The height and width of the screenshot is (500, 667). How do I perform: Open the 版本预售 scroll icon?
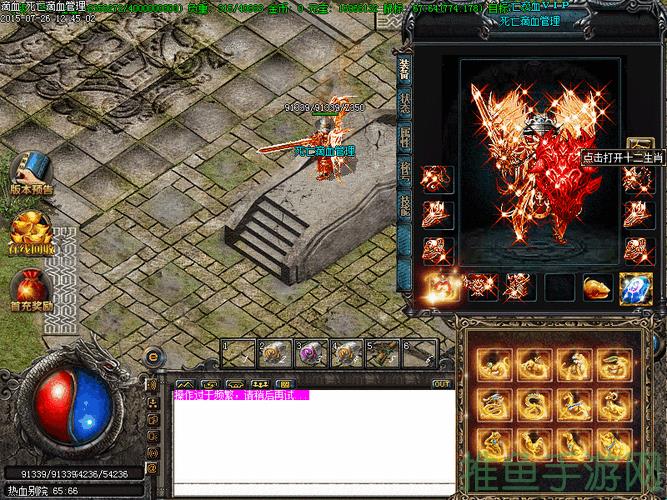point(33,173)
